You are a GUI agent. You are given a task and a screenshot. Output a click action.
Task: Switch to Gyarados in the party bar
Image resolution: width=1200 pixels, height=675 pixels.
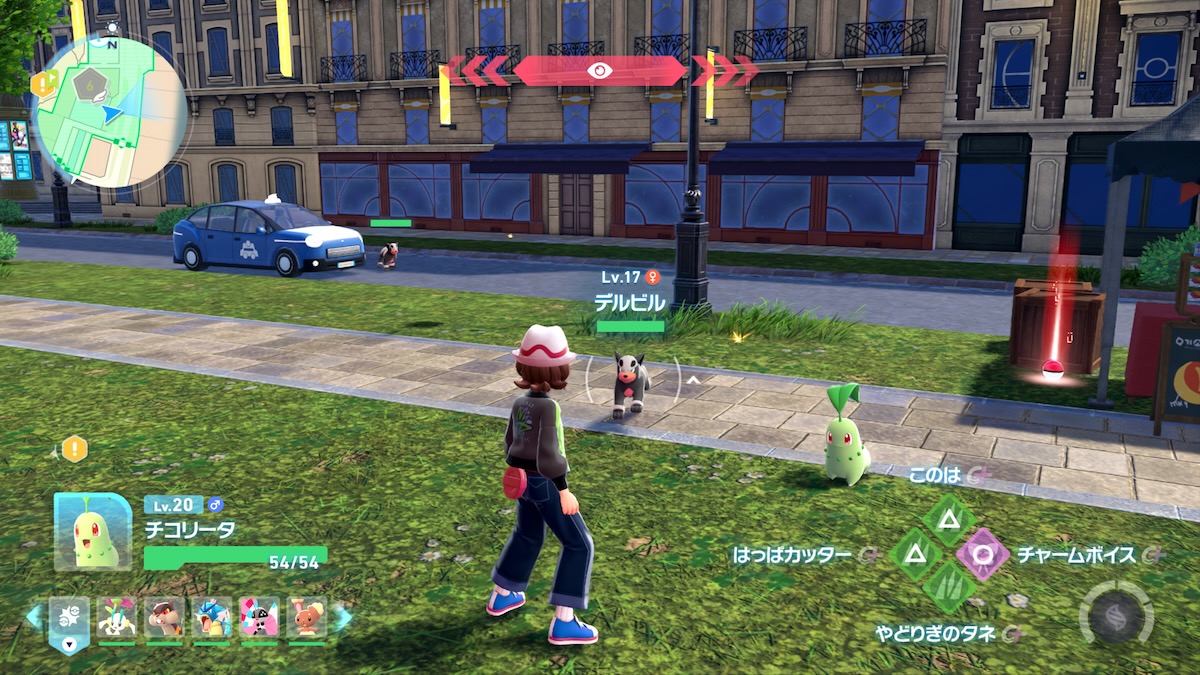(x=212, y=618)
